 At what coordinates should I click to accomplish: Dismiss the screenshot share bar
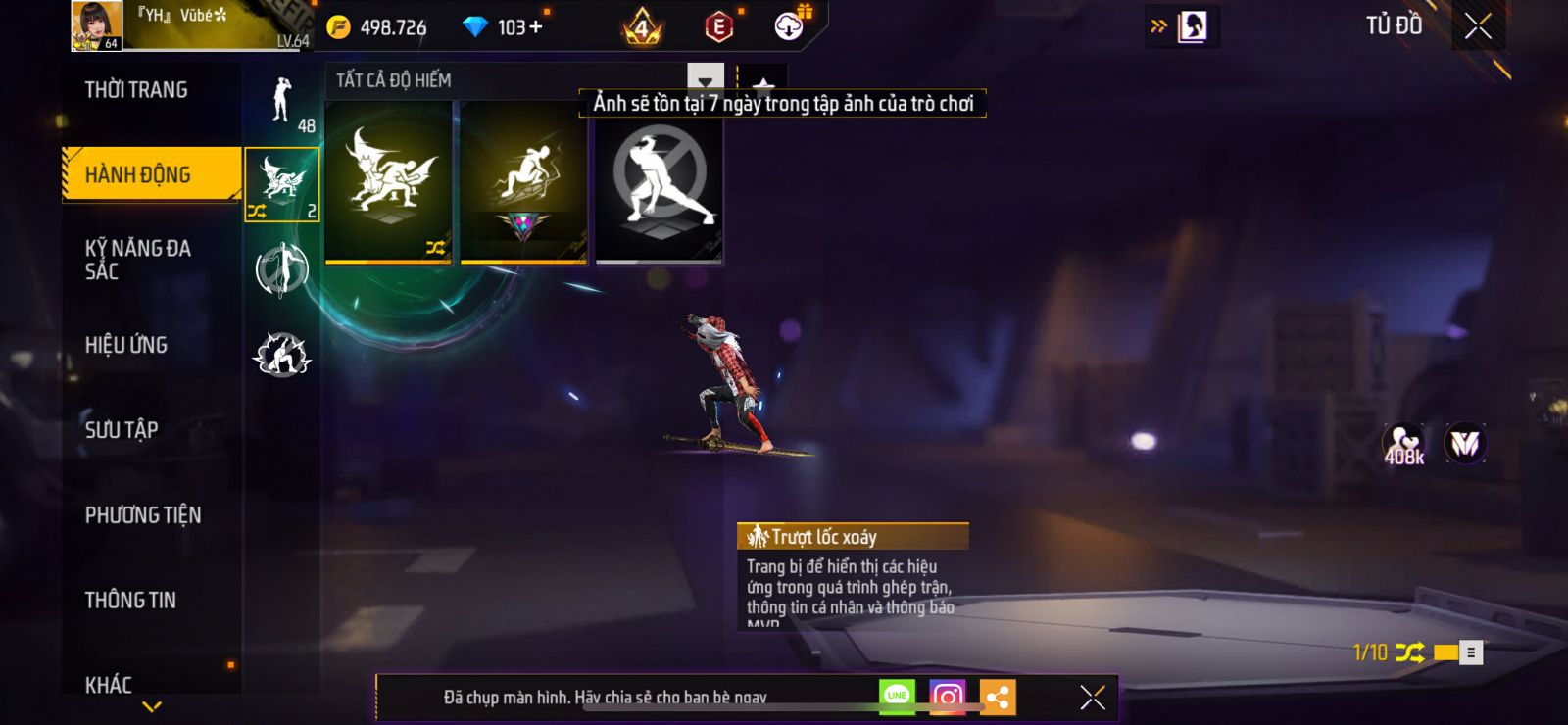(1093, 697)
